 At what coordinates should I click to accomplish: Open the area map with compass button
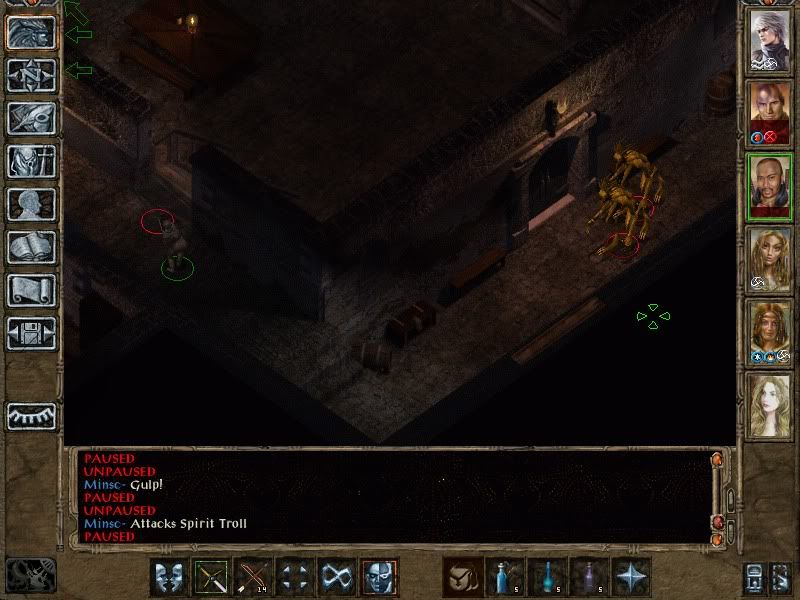(x=31, y=75)
